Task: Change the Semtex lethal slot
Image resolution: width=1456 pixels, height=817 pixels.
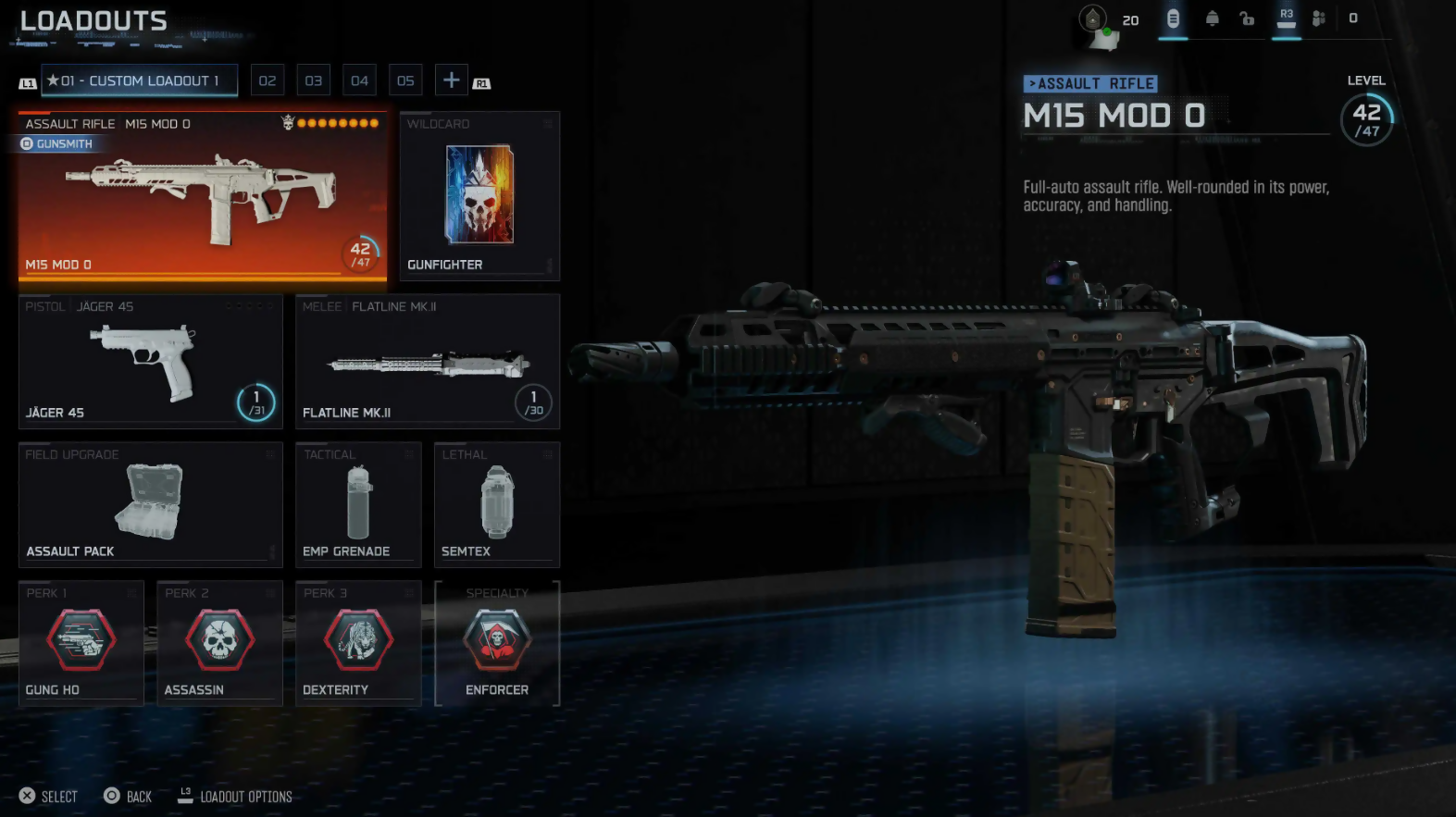Action: point(497,505)
